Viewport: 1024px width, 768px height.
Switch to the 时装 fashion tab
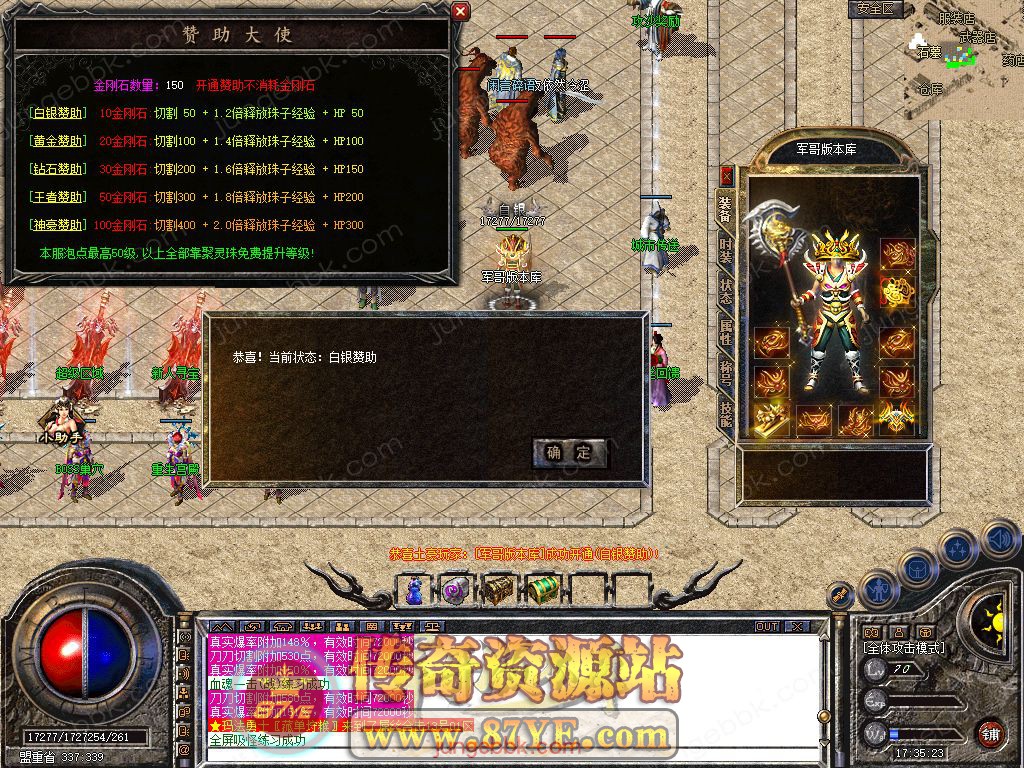tap(726, 251)
